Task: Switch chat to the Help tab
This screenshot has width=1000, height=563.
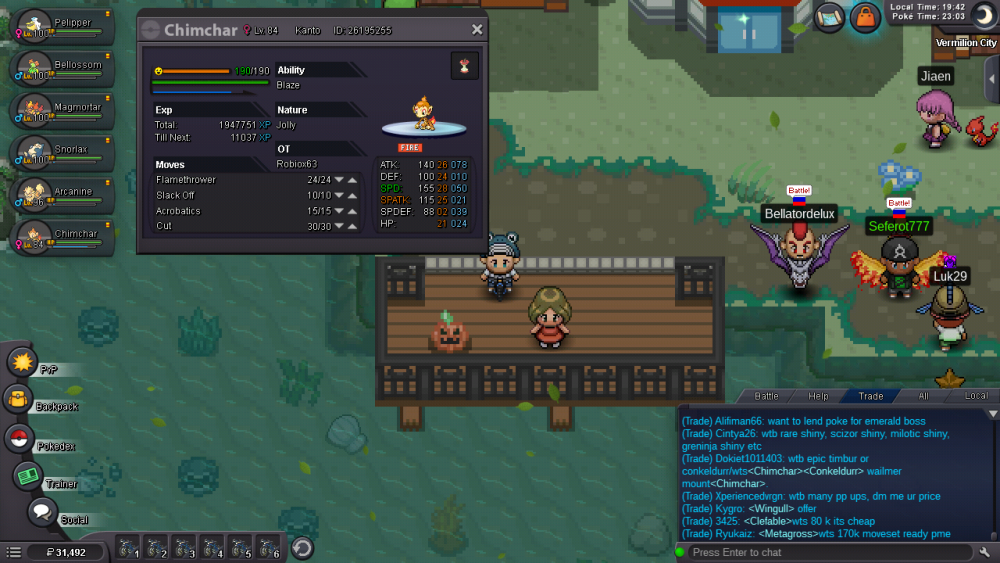Action: tap(818, 396)
